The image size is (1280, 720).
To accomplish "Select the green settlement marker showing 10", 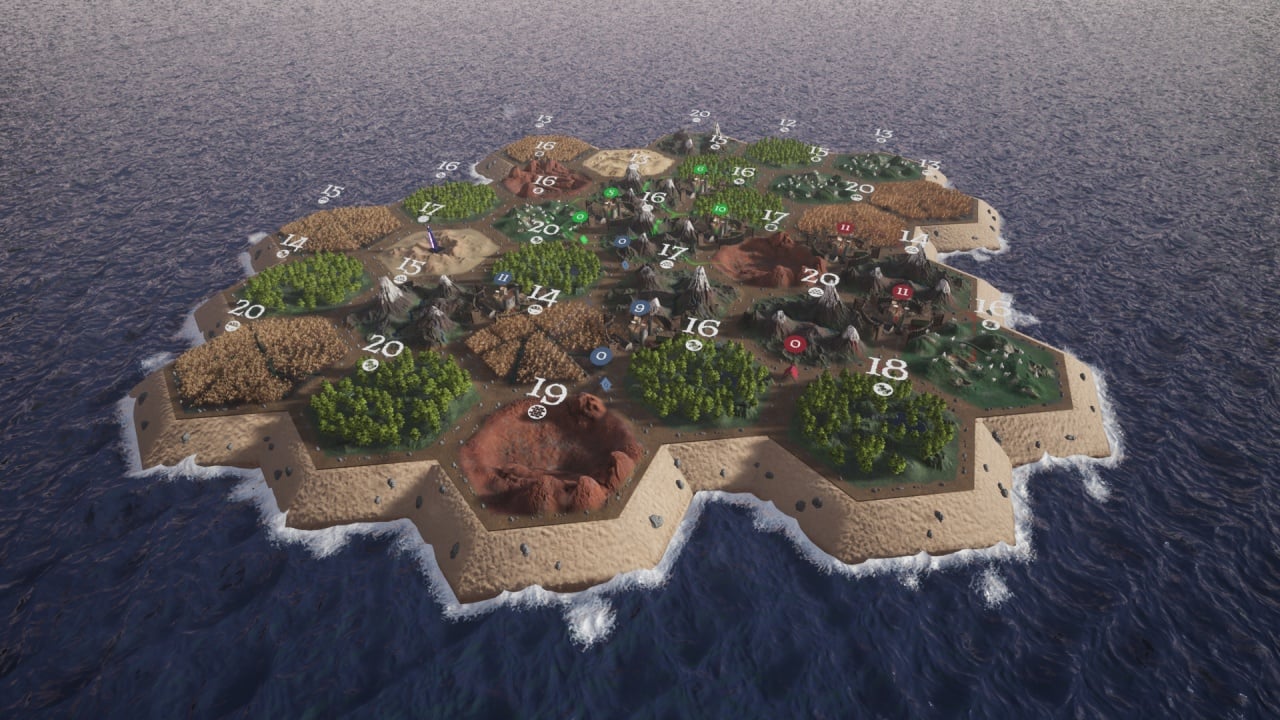I will [x=720, y=210].
